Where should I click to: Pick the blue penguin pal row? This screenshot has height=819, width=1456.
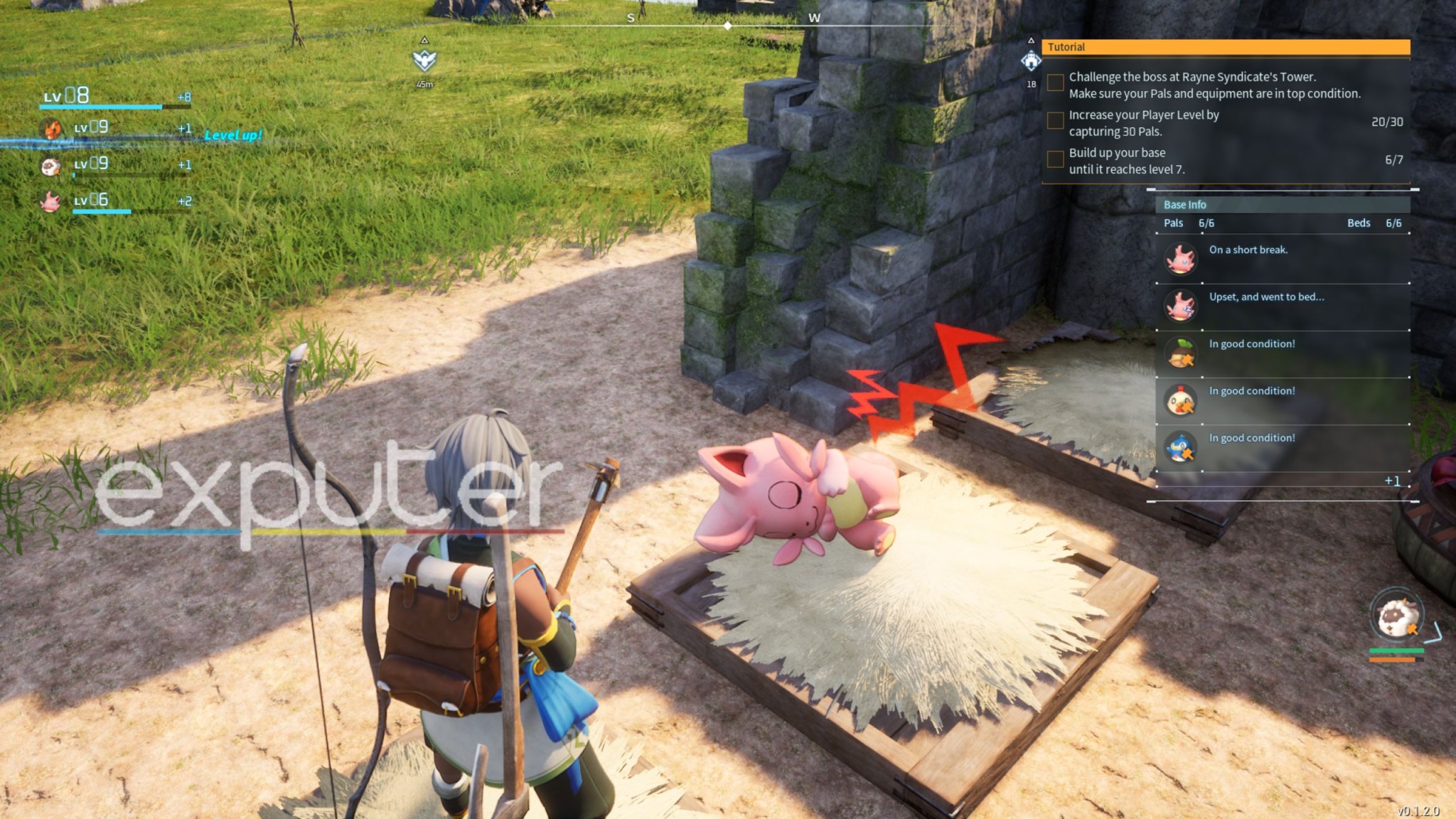tap(1180, 448)
